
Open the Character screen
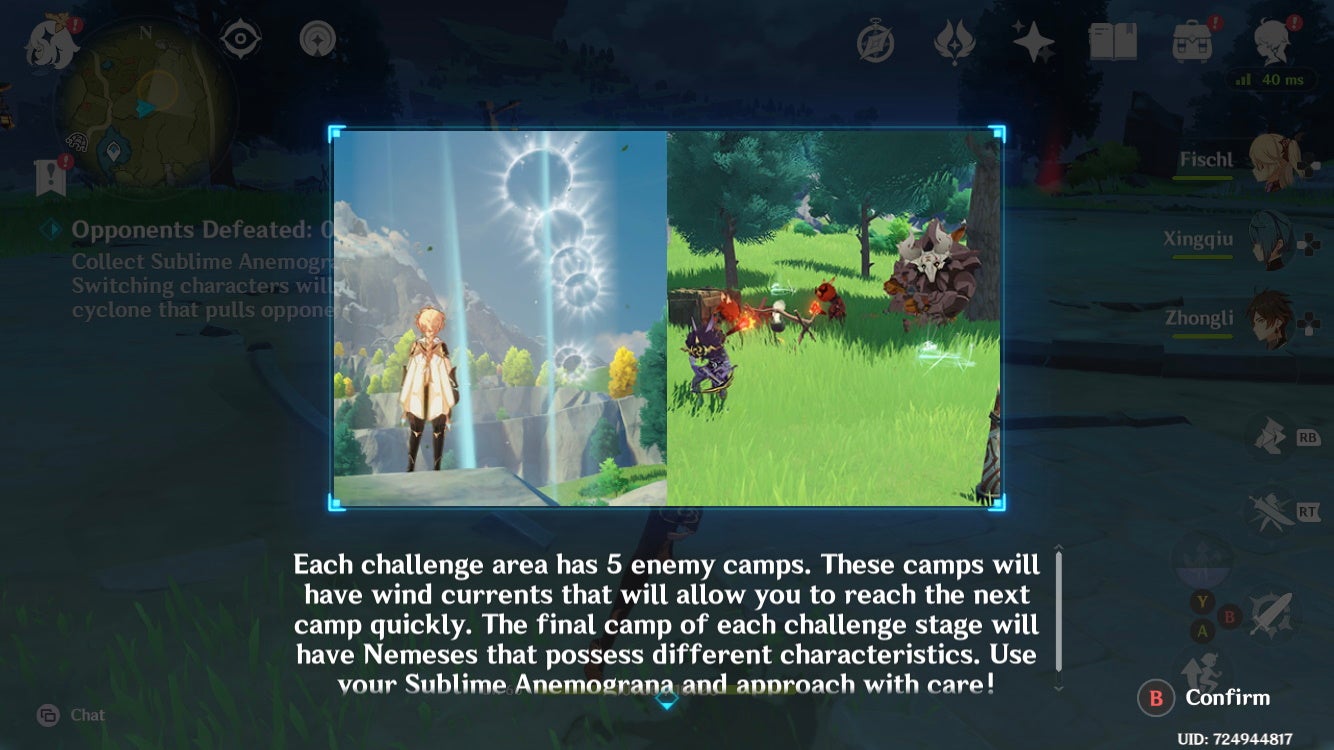coord(1270,40)
